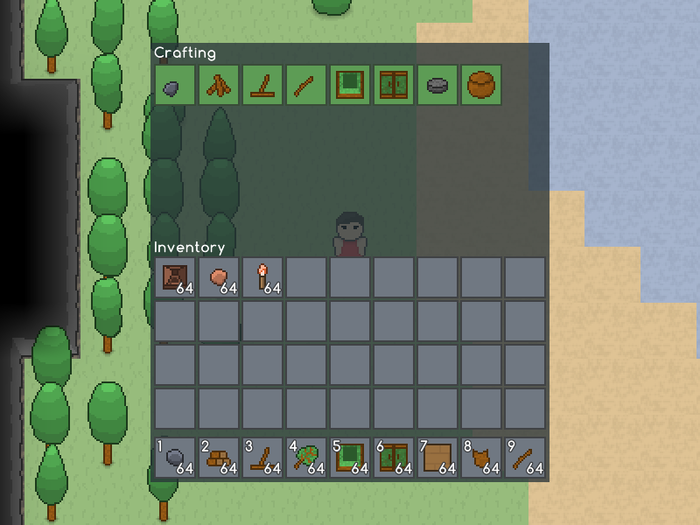Pick up the copper ore stack
This screenshot has width=700, height=525.
[x=218, y=277]
